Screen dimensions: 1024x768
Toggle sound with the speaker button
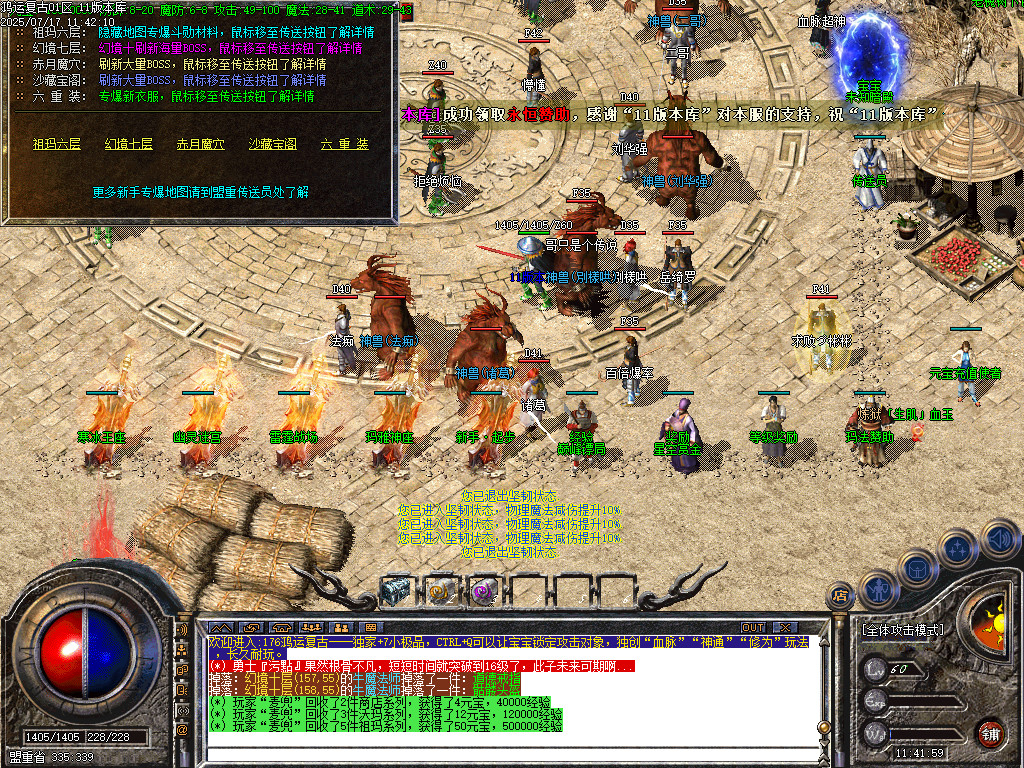click(998, 541)
